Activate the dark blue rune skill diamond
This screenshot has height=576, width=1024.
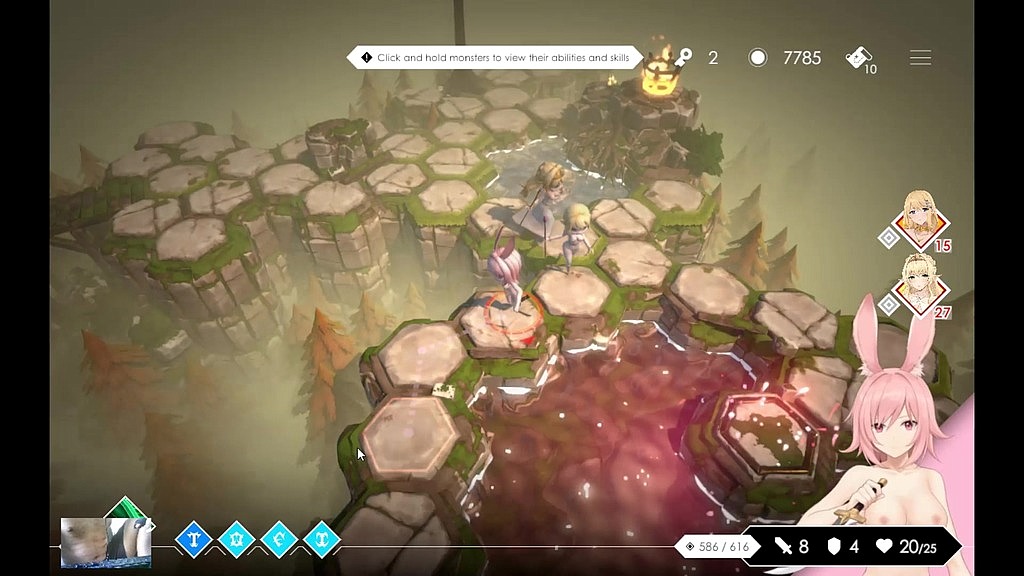(x=194, y=539)
